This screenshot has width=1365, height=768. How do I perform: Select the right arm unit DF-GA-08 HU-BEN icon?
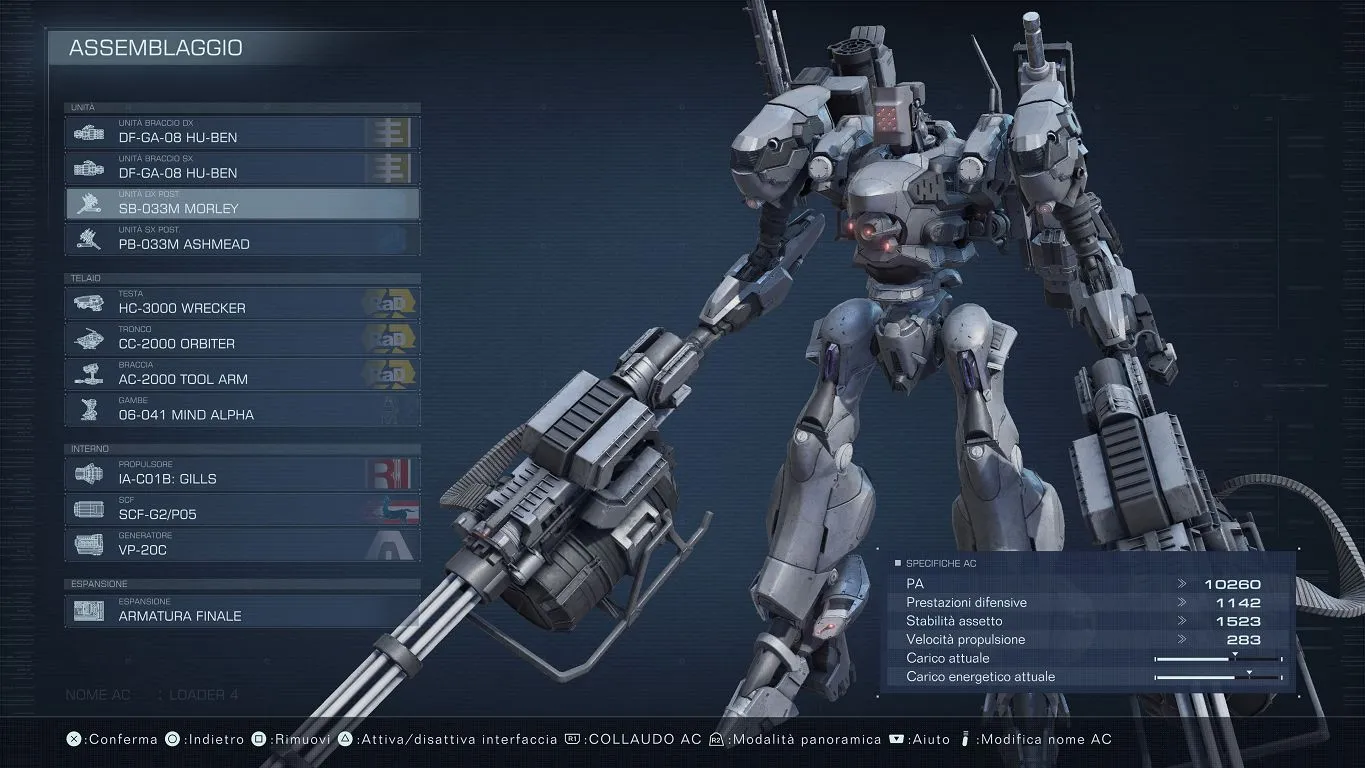(x=88, y=131)
